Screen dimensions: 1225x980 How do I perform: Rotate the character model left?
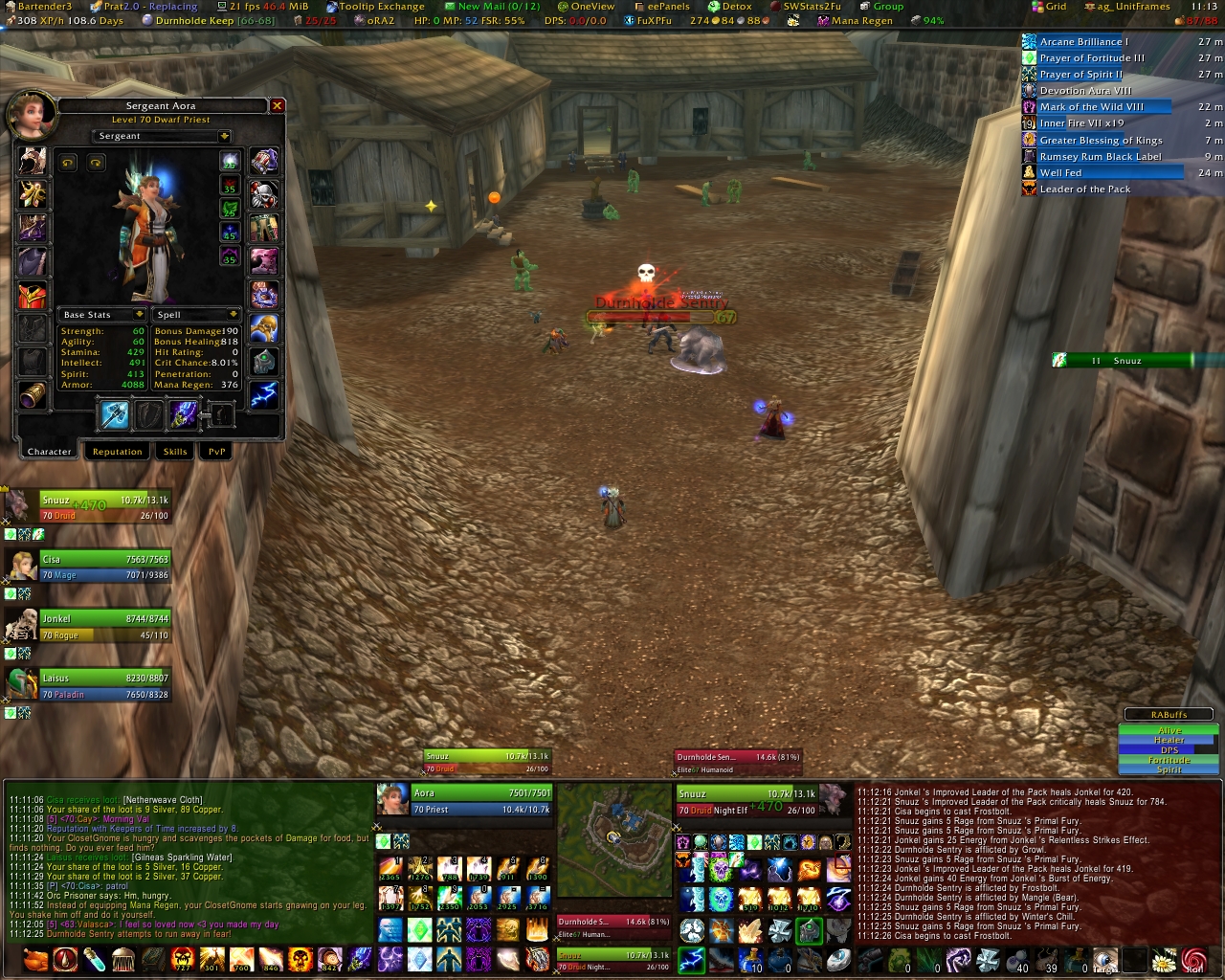(68, 163)
